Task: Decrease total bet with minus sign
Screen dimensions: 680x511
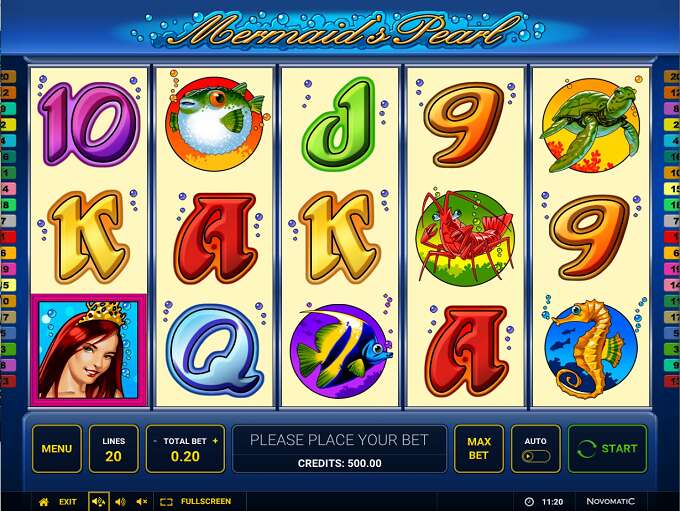Action: (155, 441)
